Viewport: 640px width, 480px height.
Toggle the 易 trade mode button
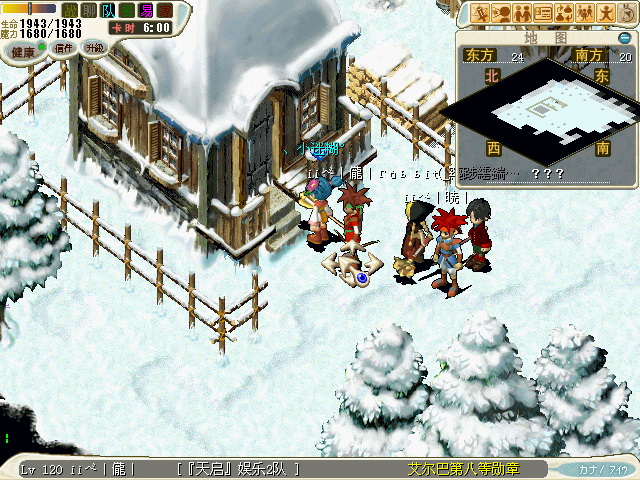(145, 10)
